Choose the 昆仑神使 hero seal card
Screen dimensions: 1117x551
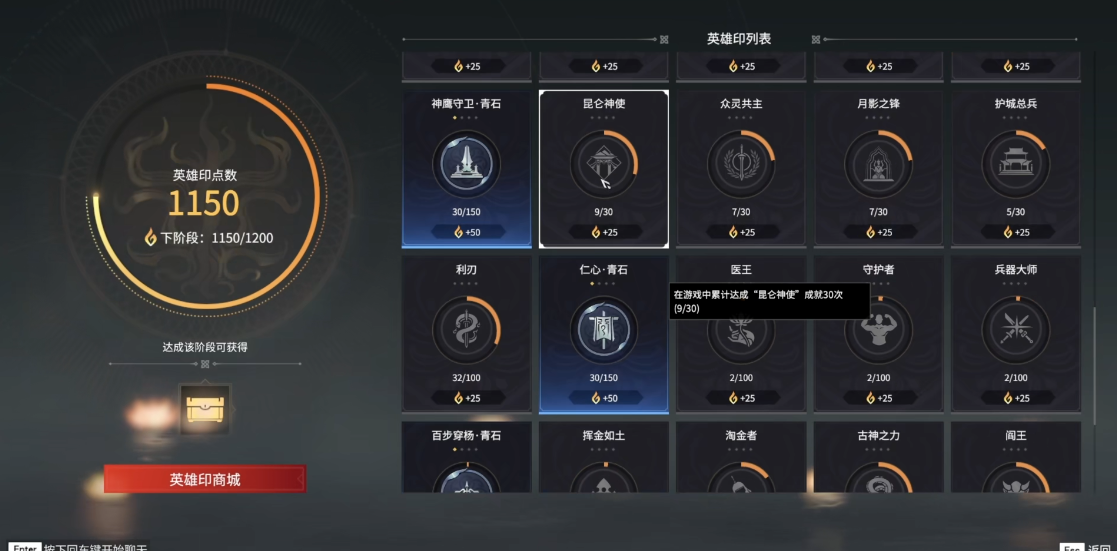click(x=604, y=168)
